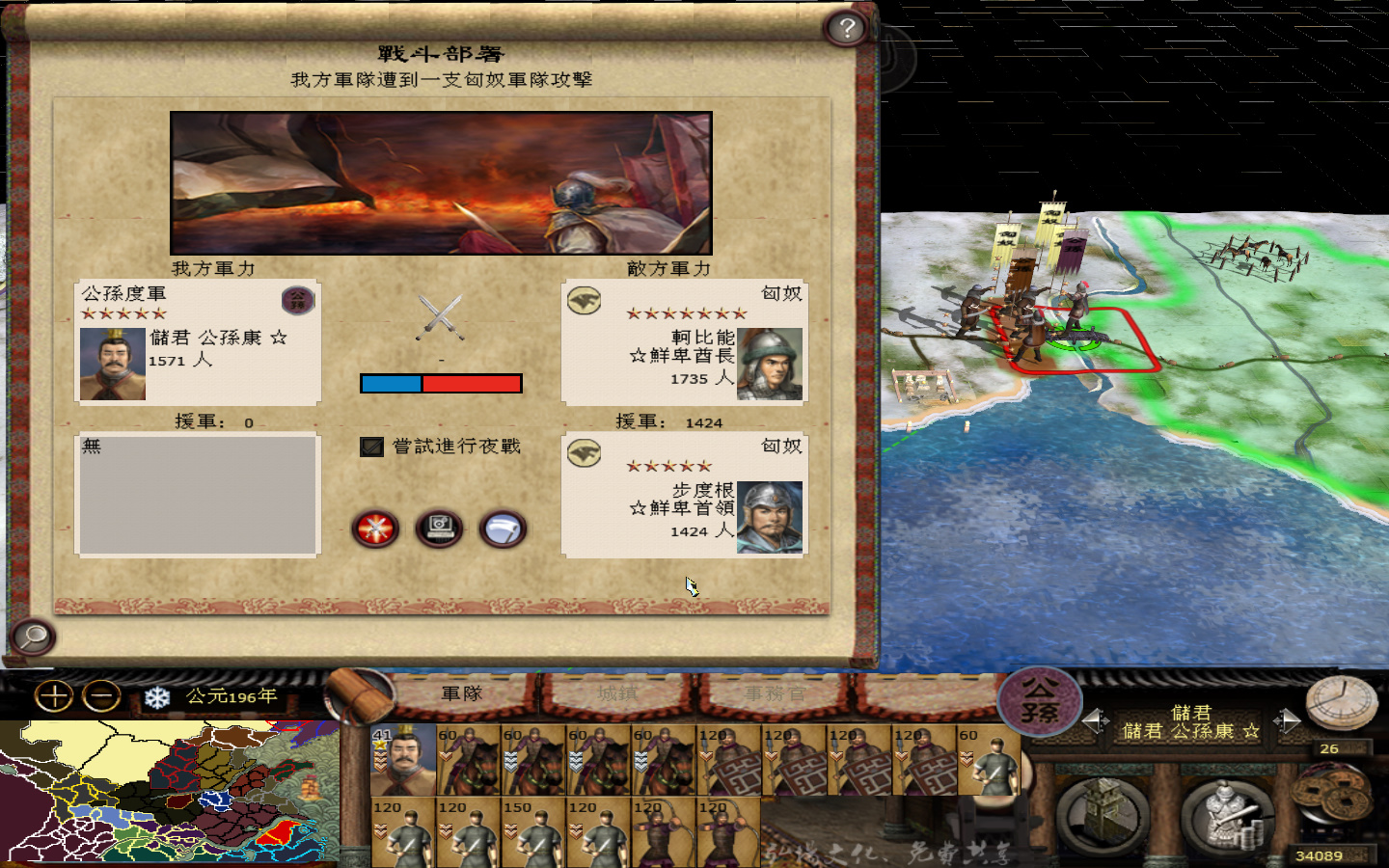Click the crossed swords fight battle icon
The image size is (1389, 868).
pos(374,529)
